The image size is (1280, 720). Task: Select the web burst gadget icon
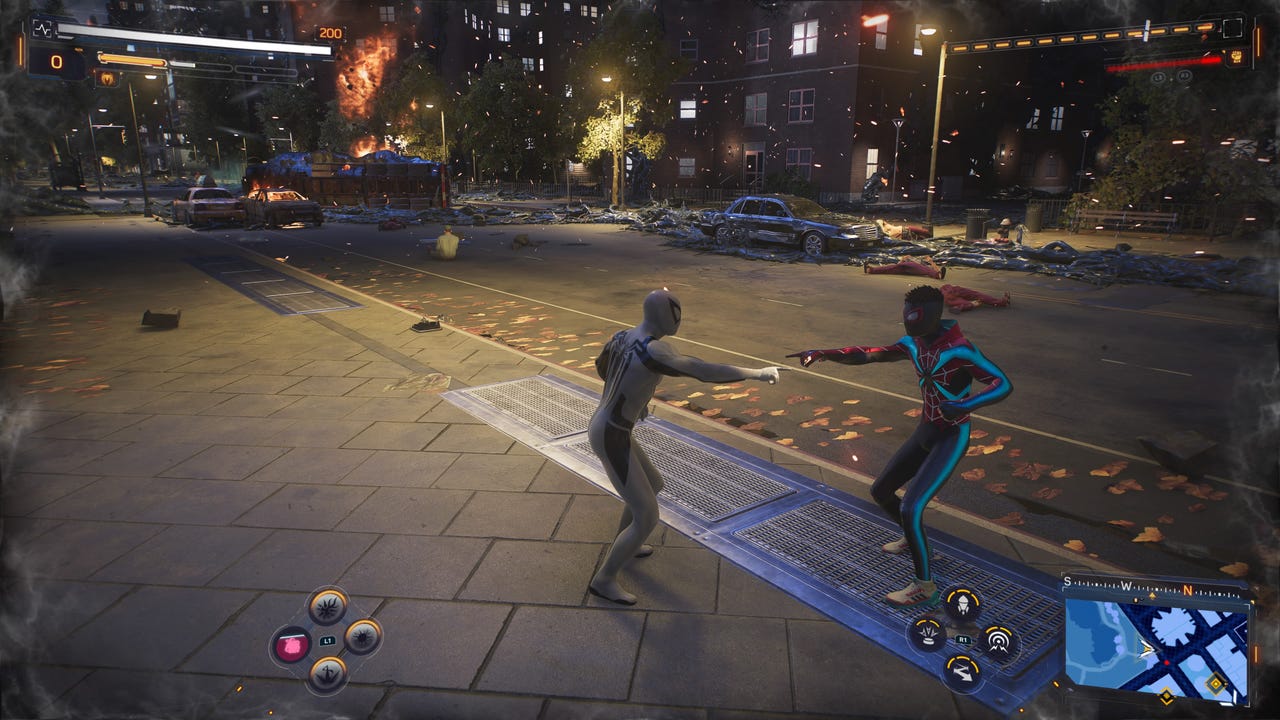pos(927,634)
